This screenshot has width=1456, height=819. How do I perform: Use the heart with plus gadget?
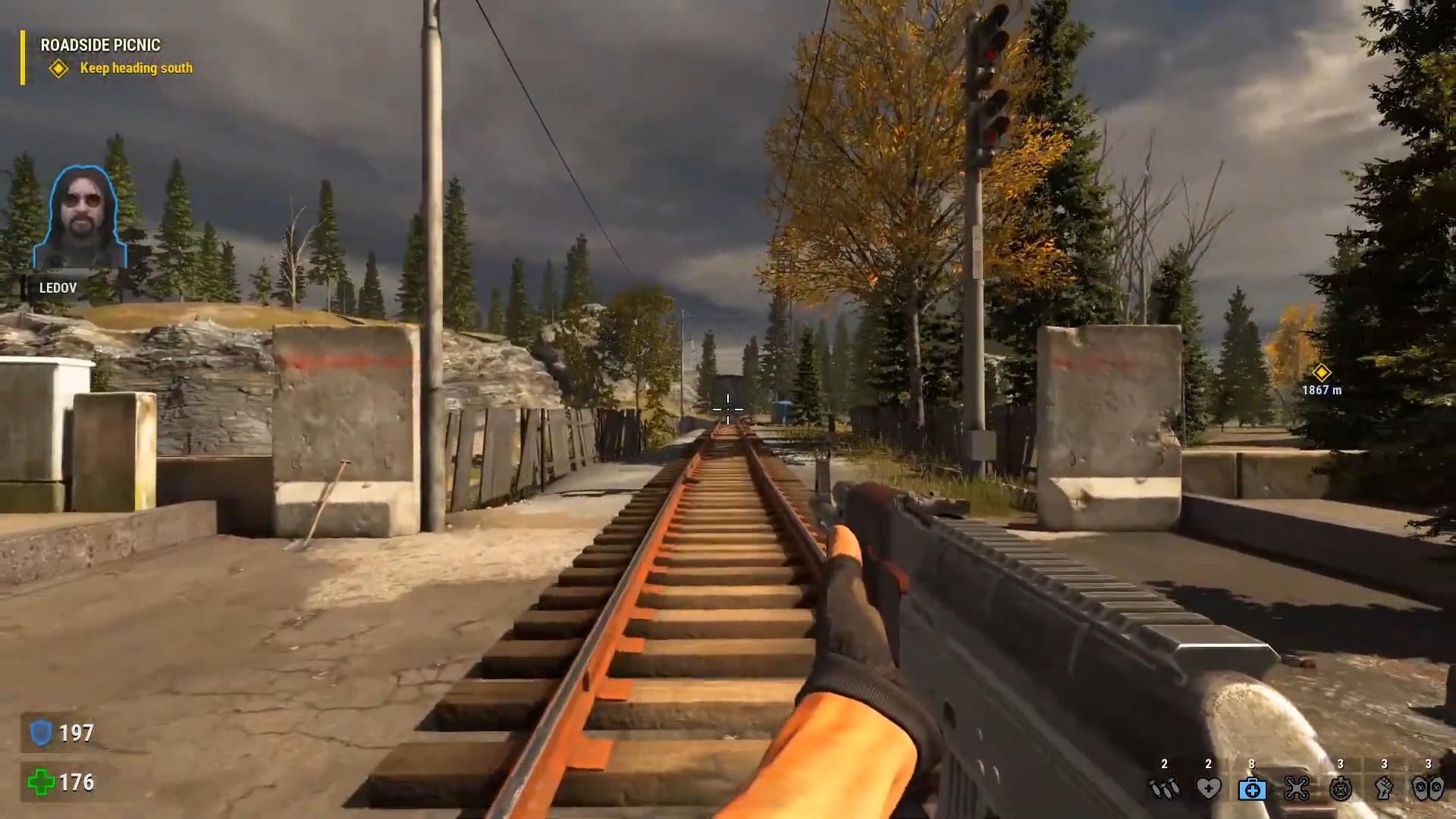click(x=1208, y=789)
